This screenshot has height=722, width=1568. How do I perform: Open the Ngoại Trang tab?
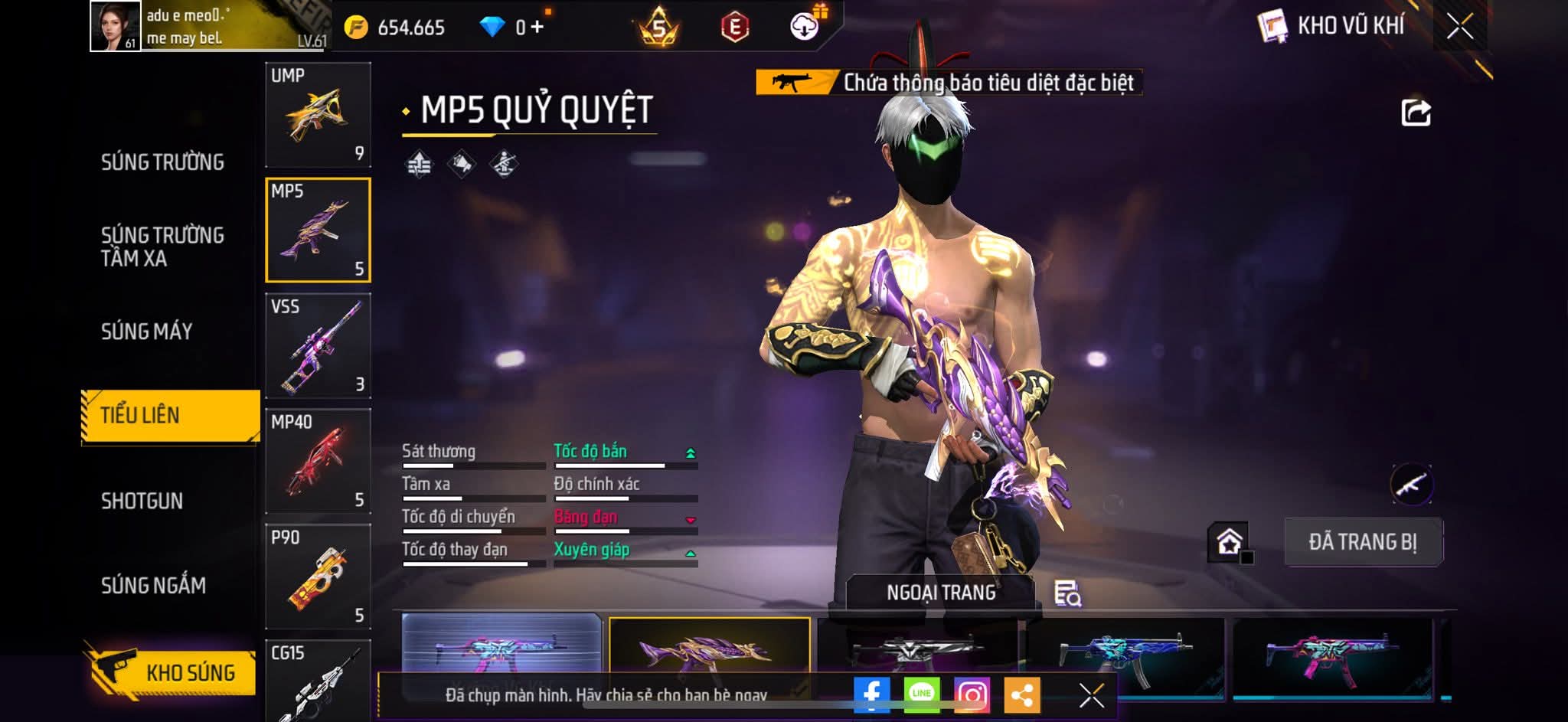[x=941, y=593]
